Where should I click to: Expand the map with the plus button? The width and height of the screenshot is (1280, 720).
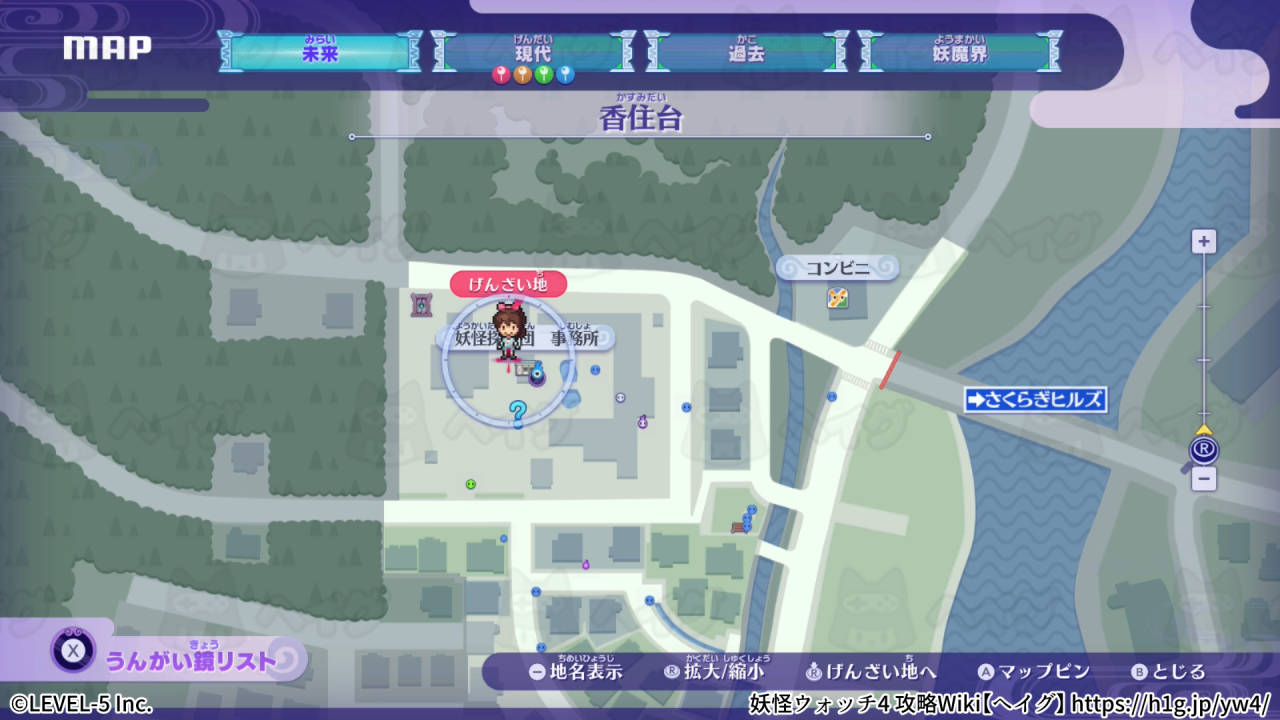pyautogui.click(x=1202, y=240)
